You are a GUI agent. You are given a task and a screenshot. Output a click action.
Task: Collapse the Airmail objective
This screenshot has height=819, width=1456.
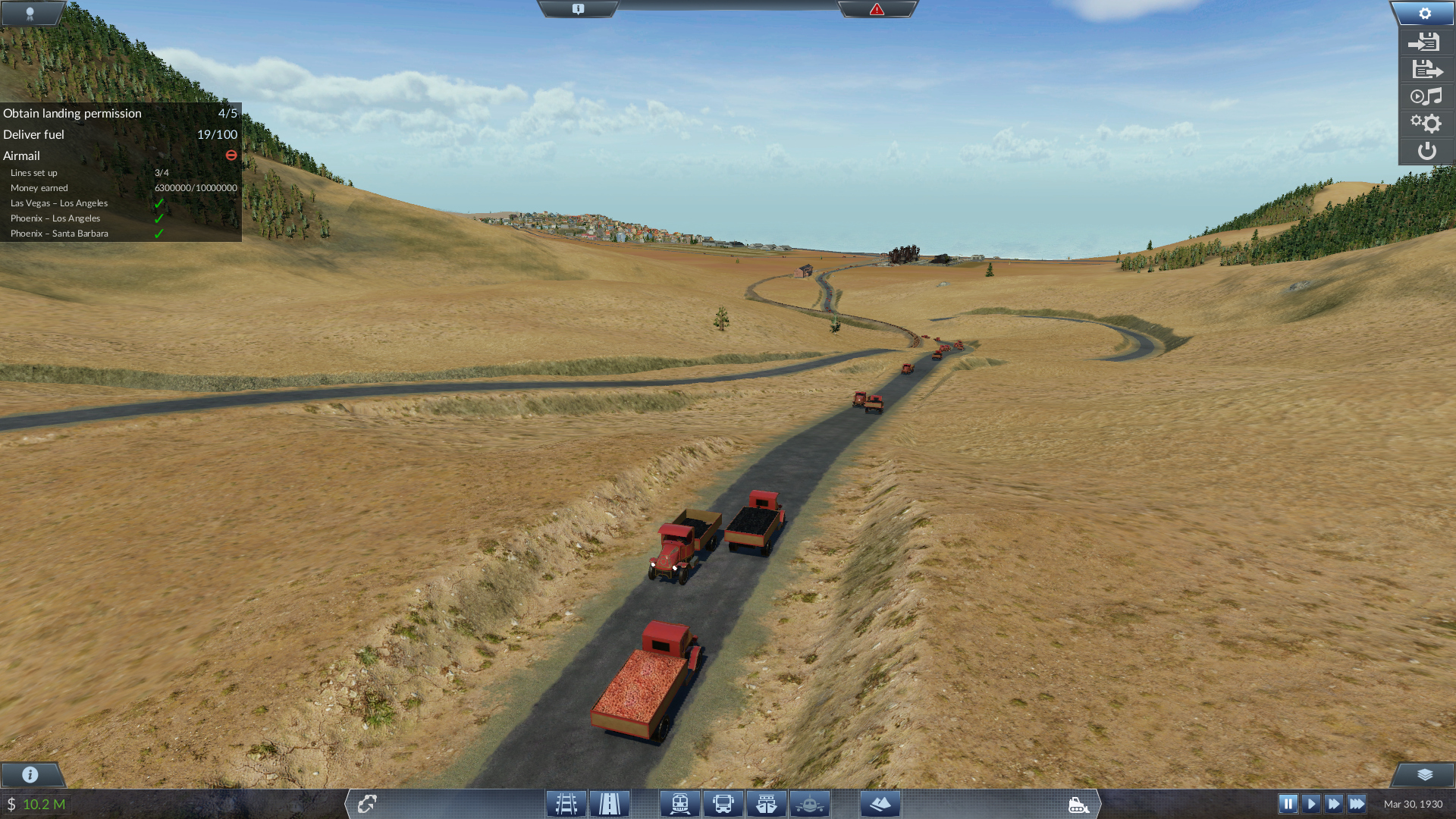[x=231, y=155]
